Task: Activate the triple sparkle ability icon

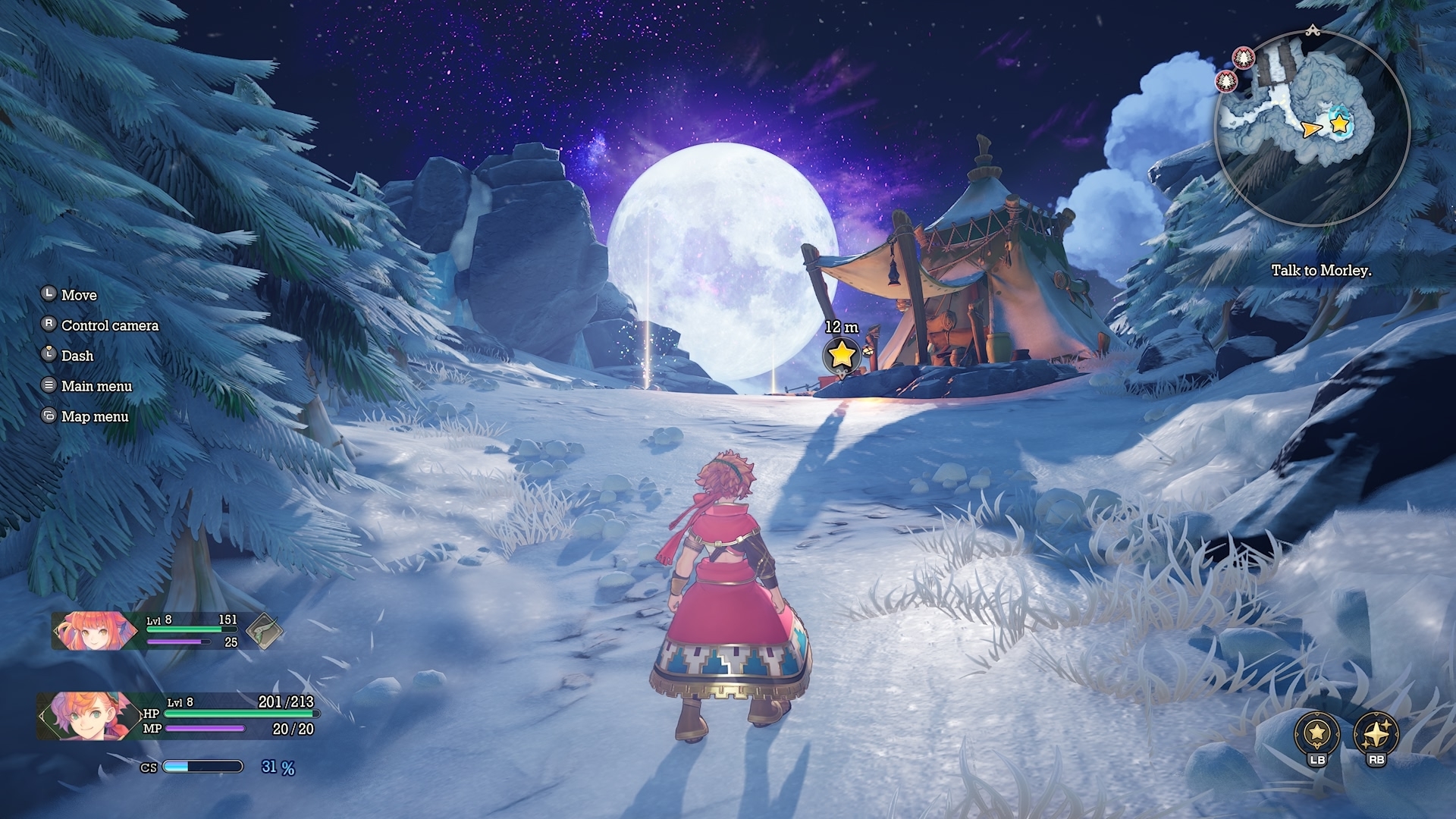Action: 1376,733
